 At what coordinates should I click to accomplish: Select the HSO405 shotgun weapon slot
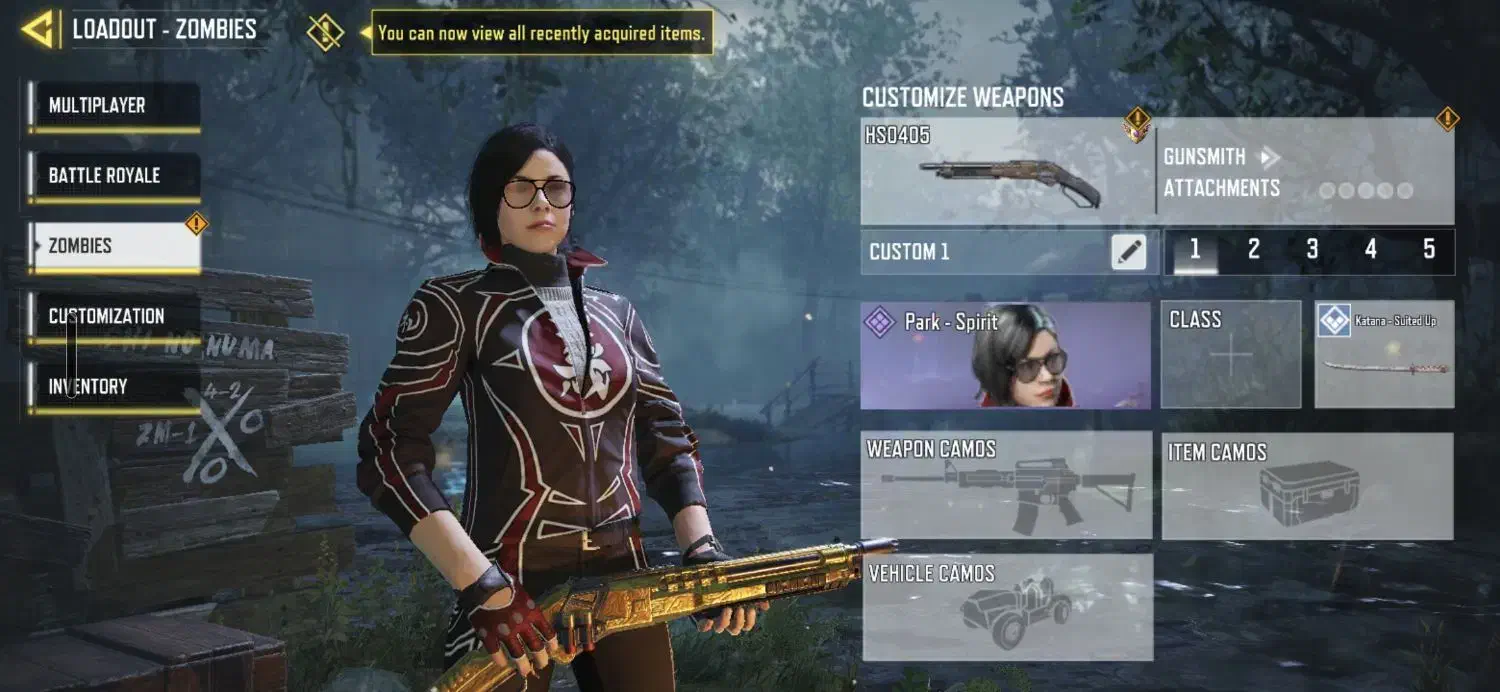click(1006, 172)
